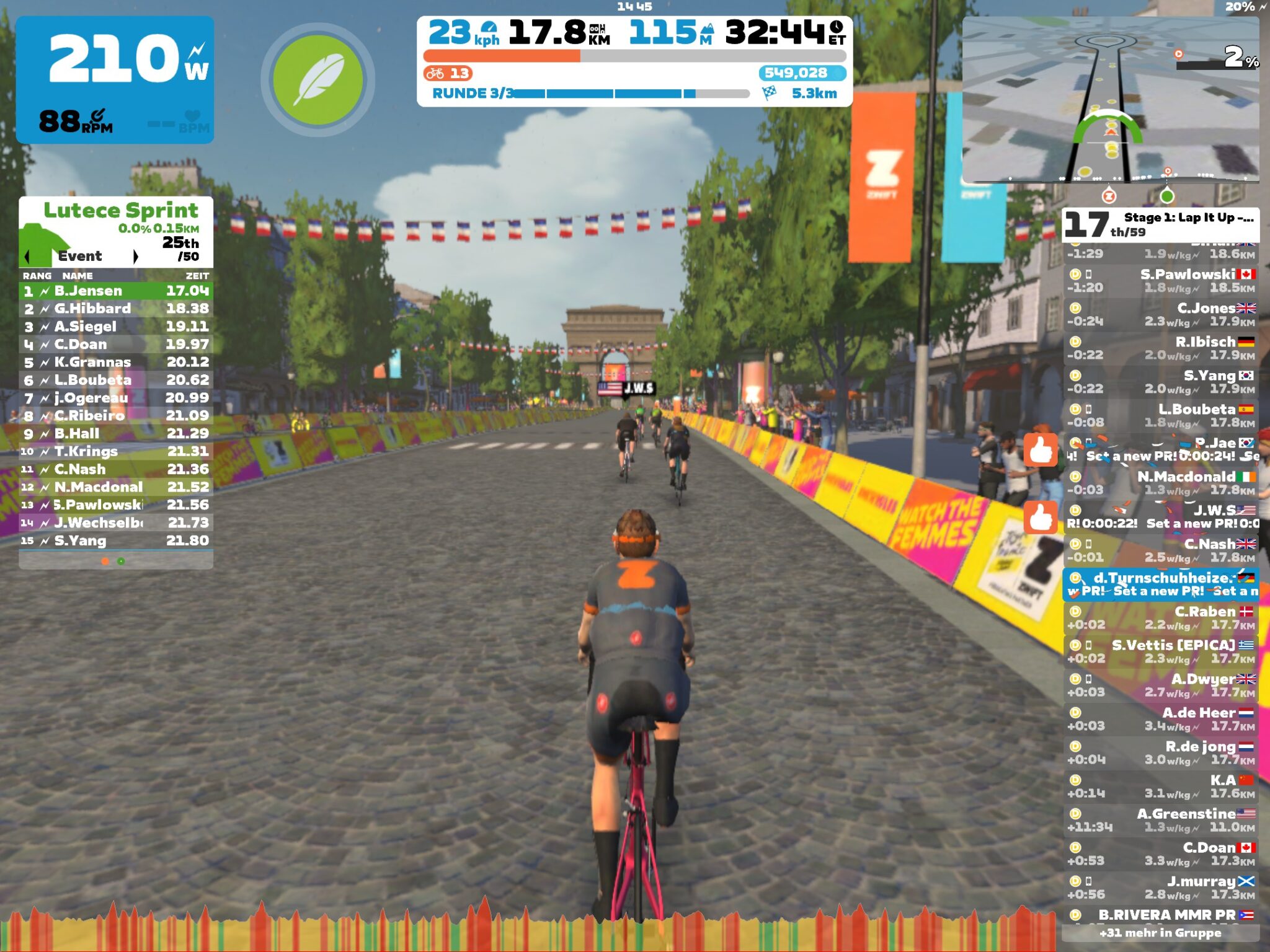1270x952 pixels.
Task: Click the left arrow on Lutece Sprint panel
Action: [27, 256]
